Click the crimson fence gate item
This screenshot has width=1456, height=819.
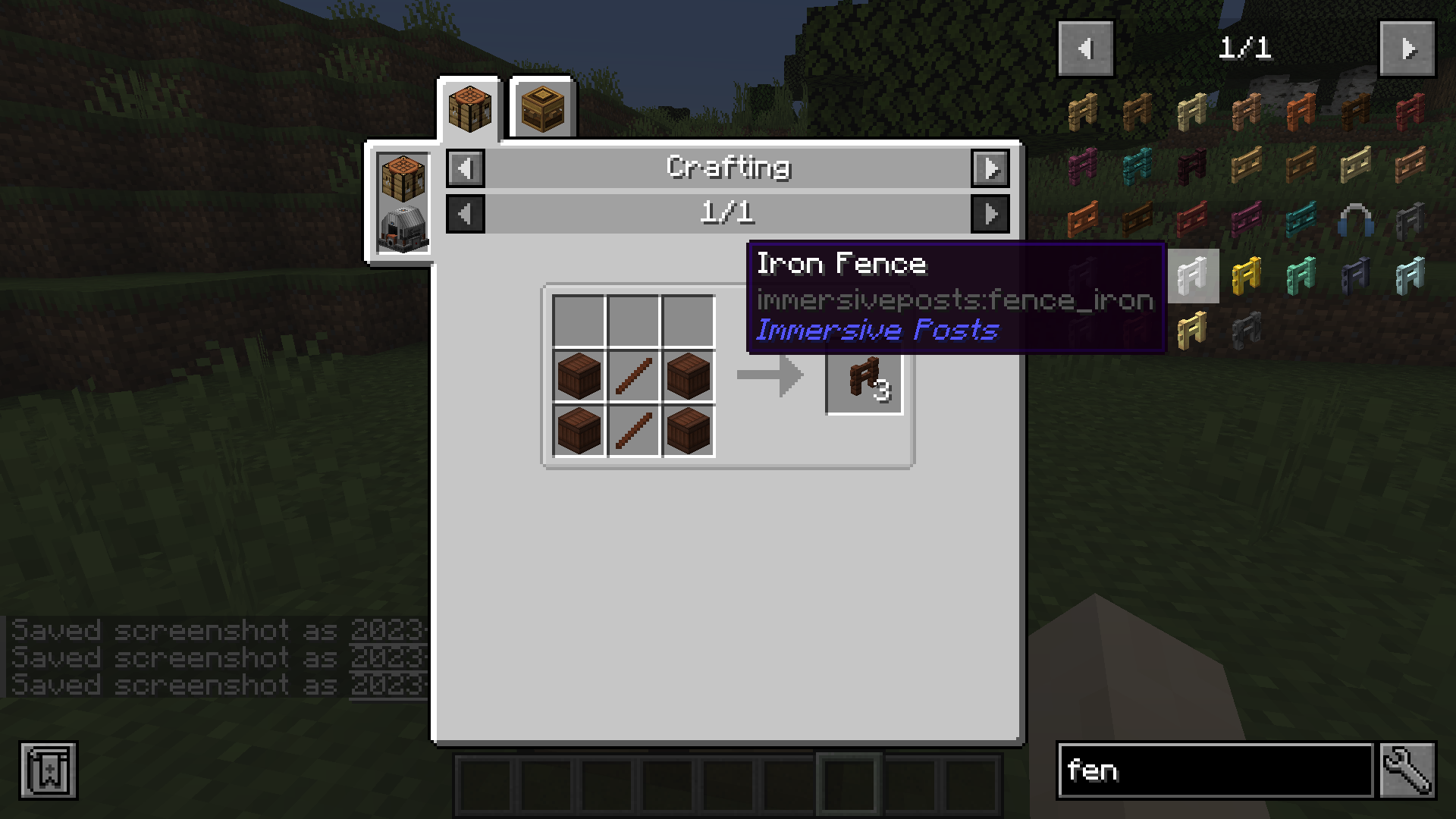click(x=1246, y=220)
